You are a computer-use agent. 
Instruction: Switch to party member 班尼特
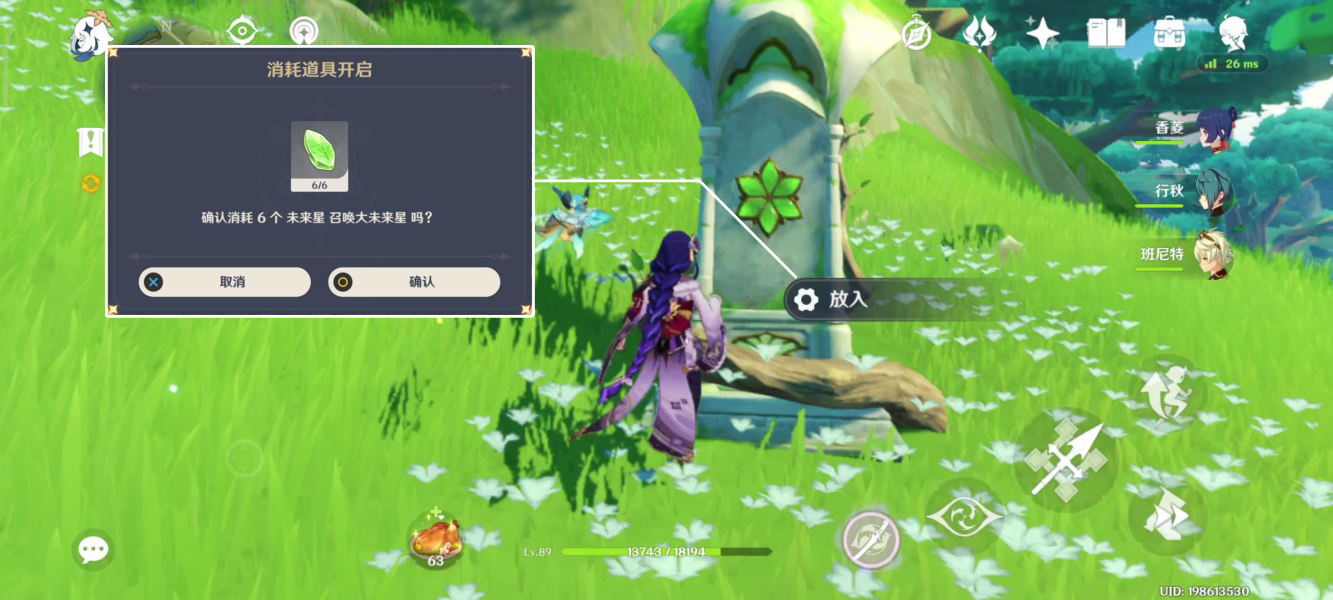(1215, 256)
